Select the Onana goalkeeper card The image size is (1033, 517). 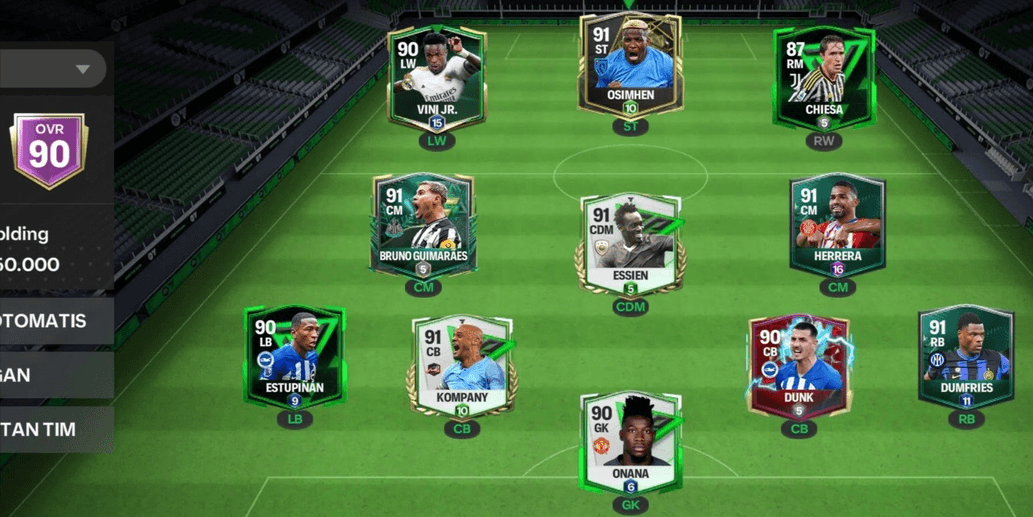coord(630,442)
